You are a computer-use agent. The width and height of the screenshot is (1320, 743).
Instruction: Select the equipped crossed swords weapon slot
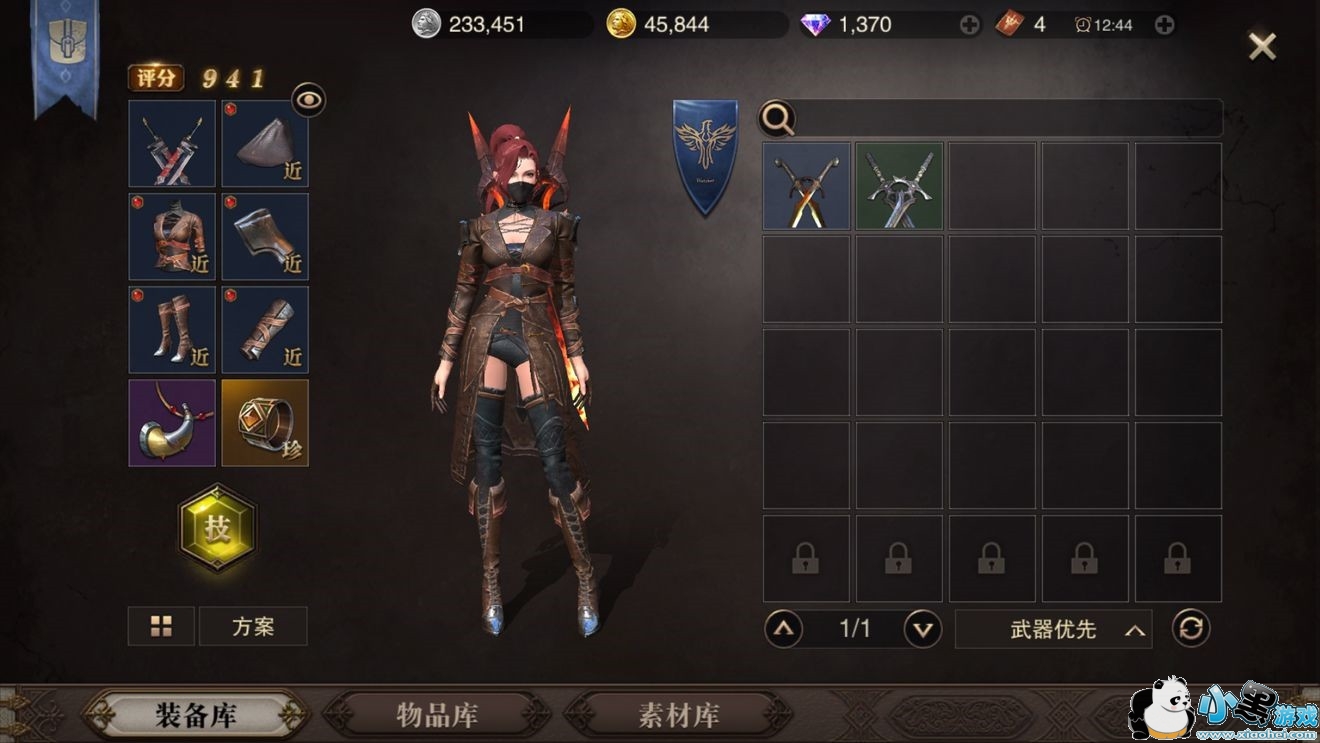(x=172, y=144)
